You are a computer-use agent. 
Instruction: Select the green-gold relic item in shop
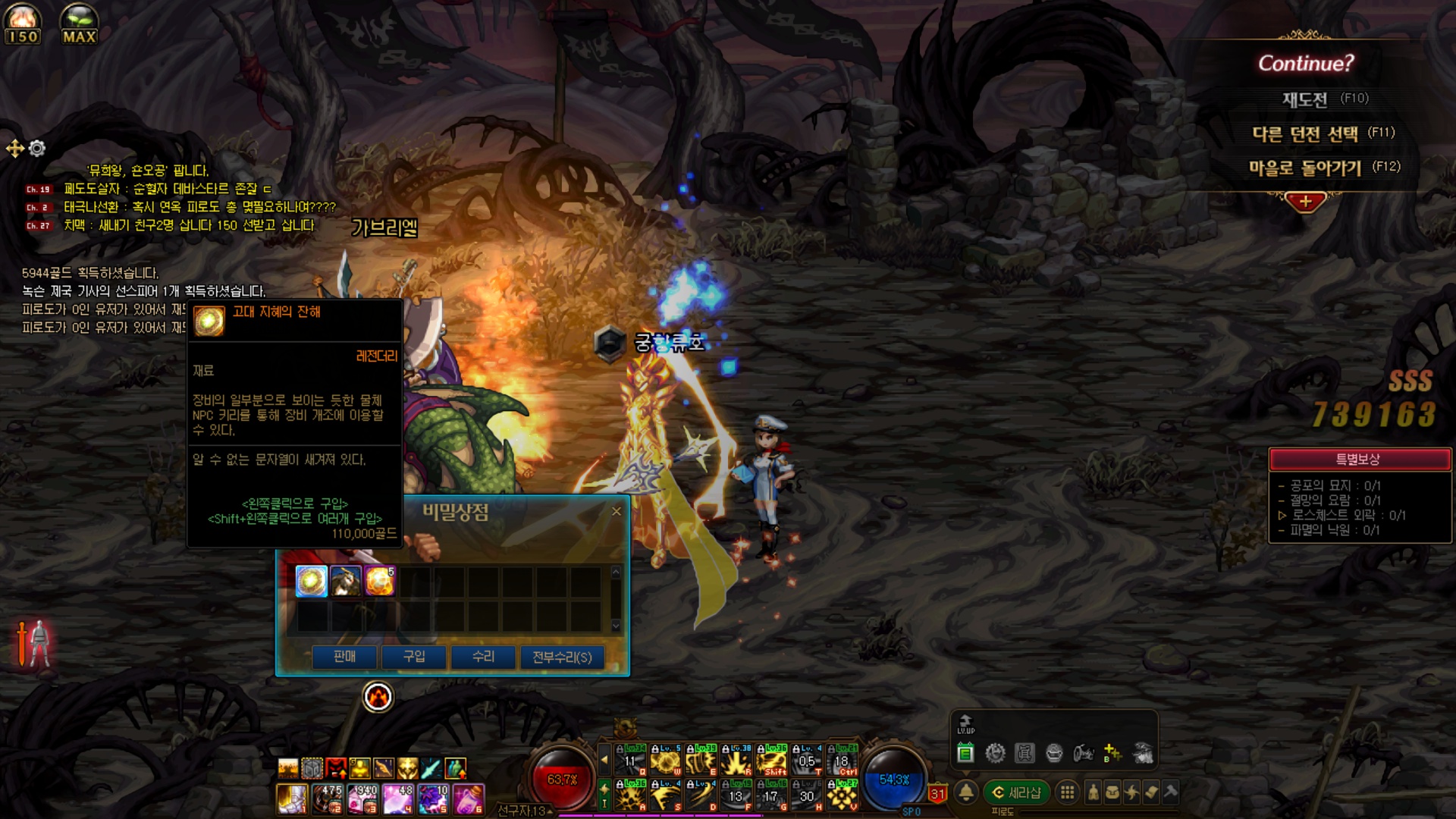(x=311, y=582)
